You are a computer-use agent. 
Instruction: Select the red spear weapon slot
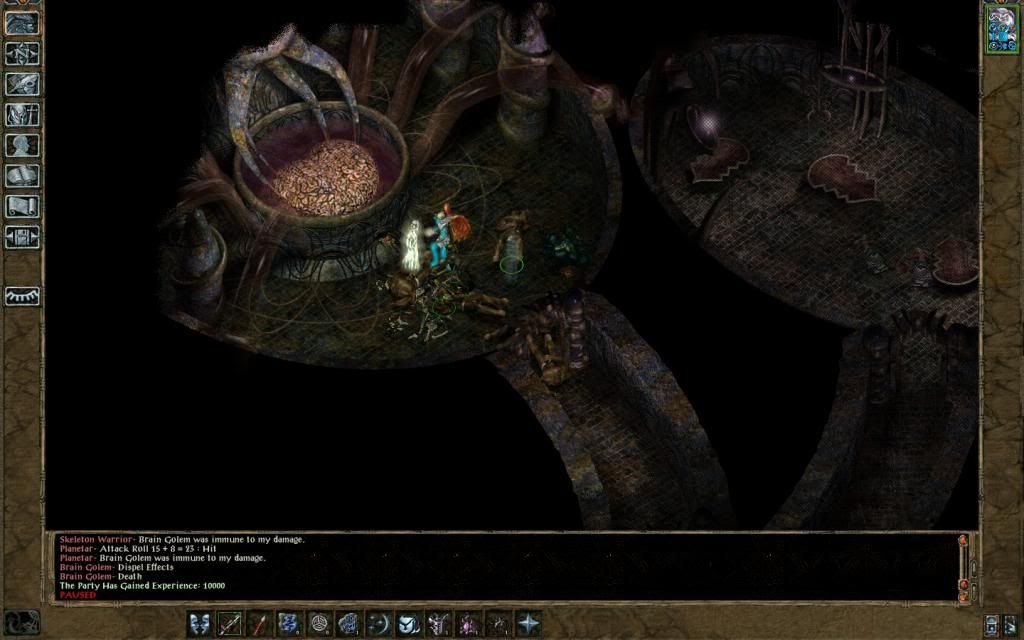tap(259, 624)
